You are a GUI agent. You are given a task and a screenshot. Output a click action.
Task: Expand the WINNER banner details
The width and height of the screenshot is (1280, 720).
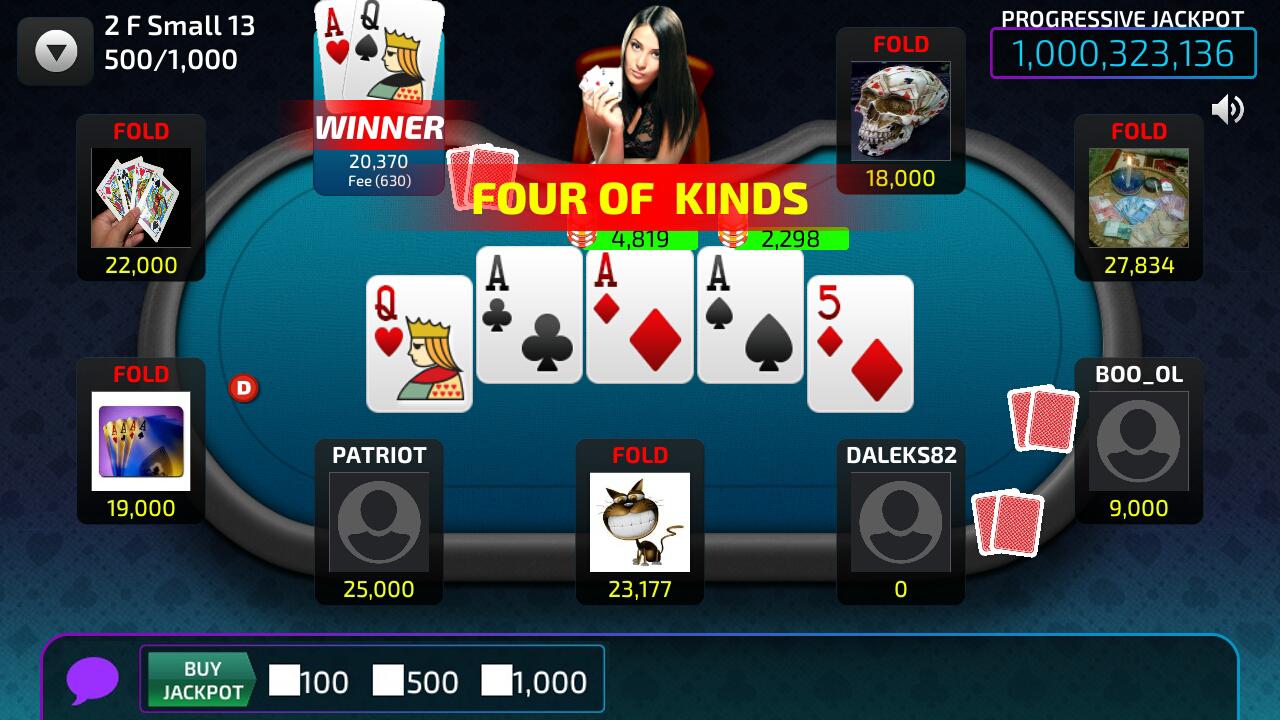(378, 128)
